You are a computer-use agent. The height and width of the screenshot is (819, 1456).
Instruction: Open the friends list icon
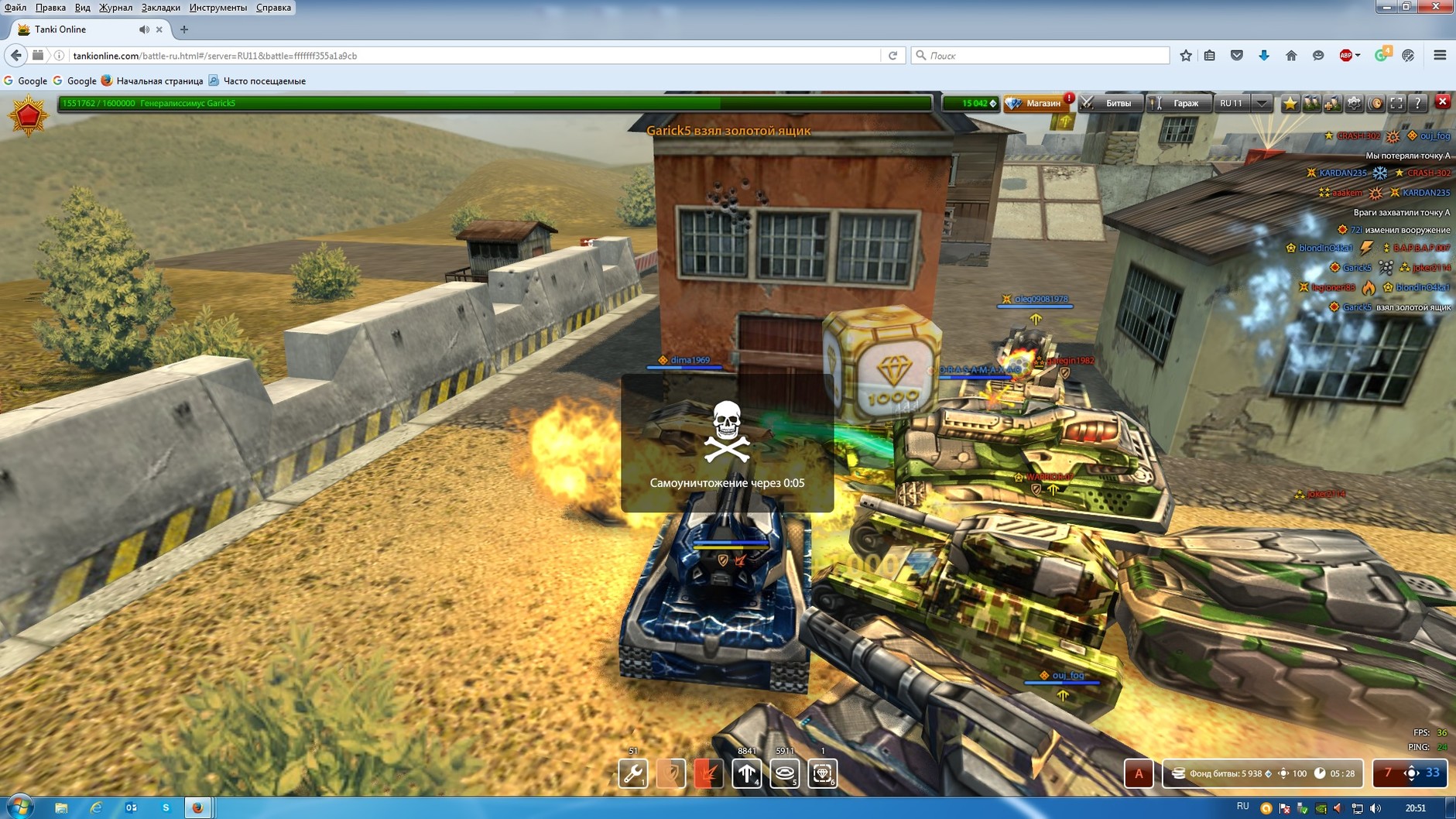(1311, 103)
